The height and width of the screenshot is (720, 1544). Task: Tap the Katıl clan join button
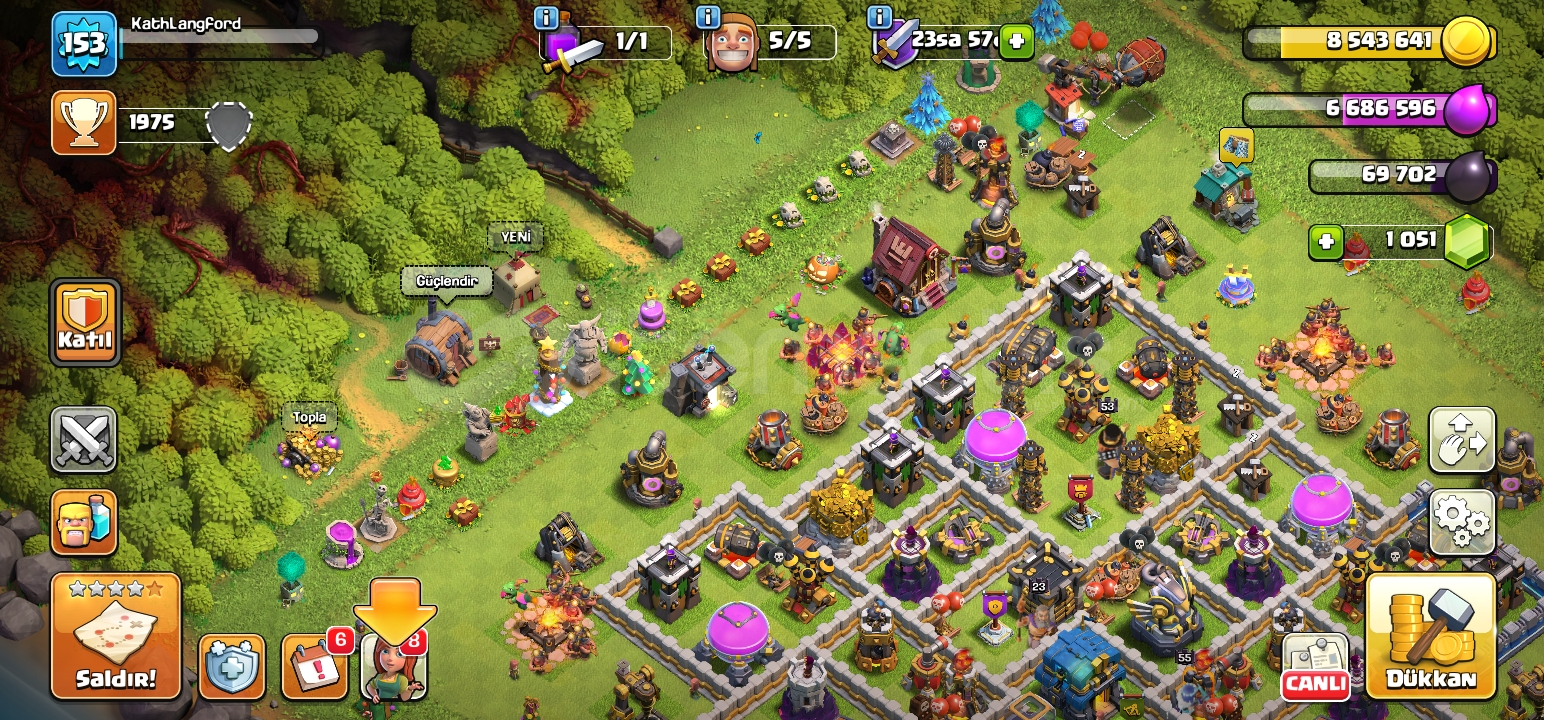85,322
